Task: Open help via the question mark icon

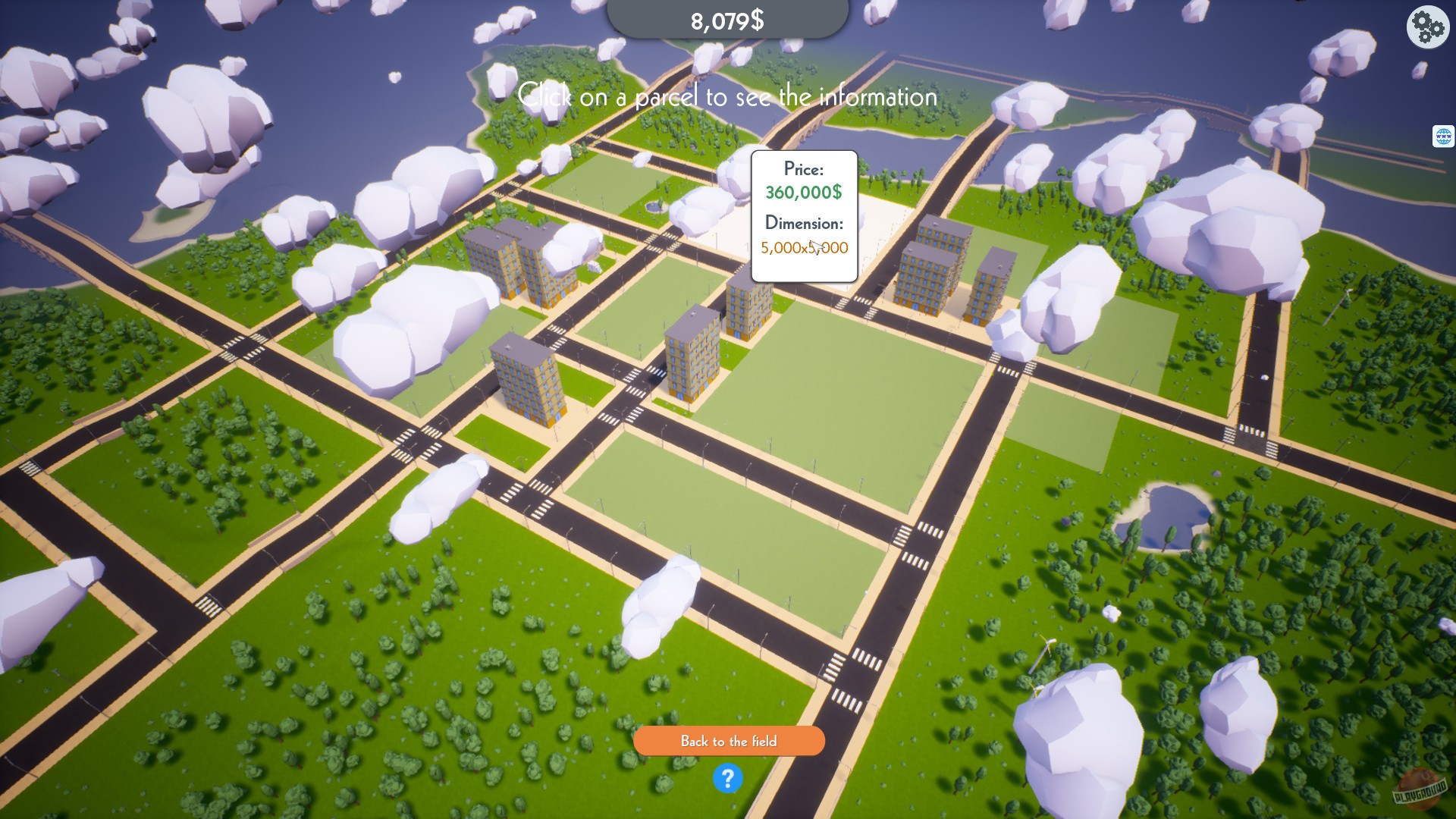Action: coord(728,779)
